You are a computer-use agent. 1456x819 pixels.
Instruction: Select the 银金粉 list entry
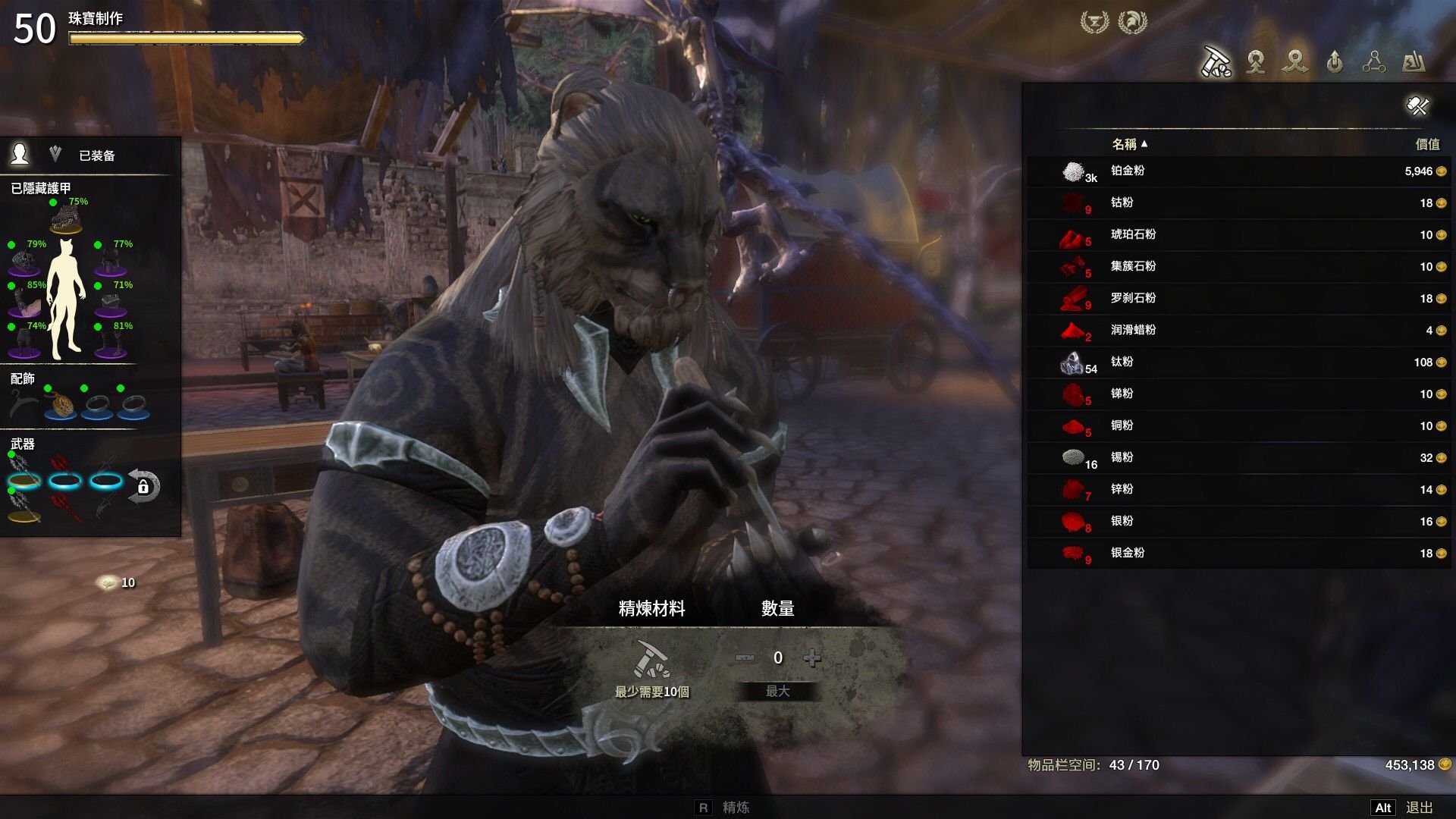tap(1238, 554)
